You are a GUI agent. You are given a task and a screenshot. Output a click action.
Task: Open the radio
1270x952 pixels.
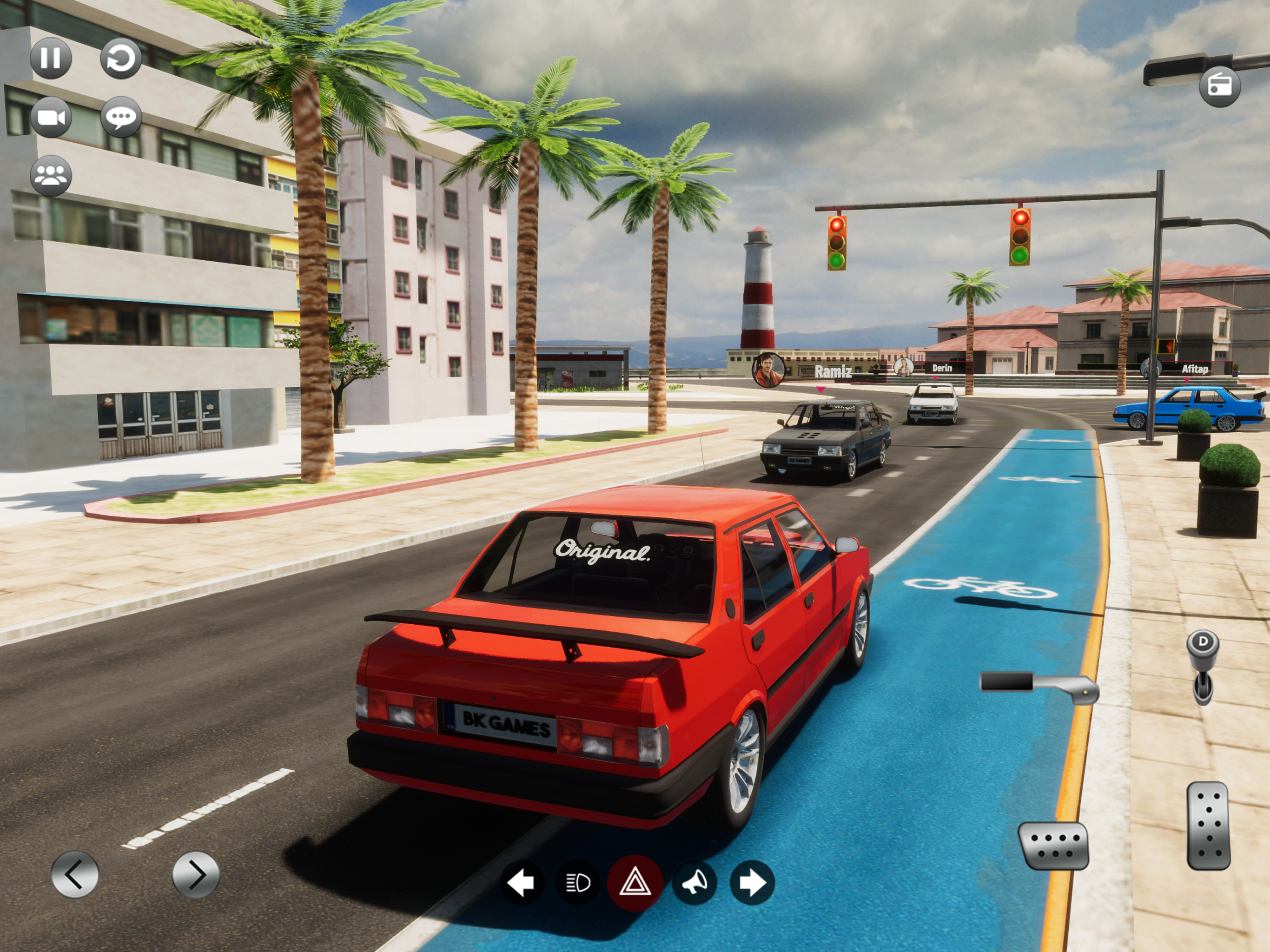coord(1219,86)
